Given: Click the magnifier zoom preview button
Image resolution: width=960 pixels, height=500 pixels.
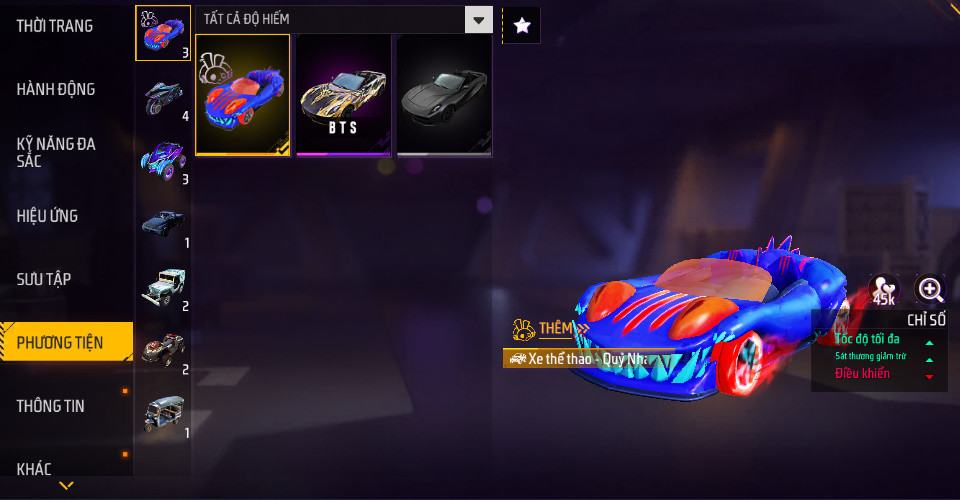Looking at the screenshot, I should [931, 290].
